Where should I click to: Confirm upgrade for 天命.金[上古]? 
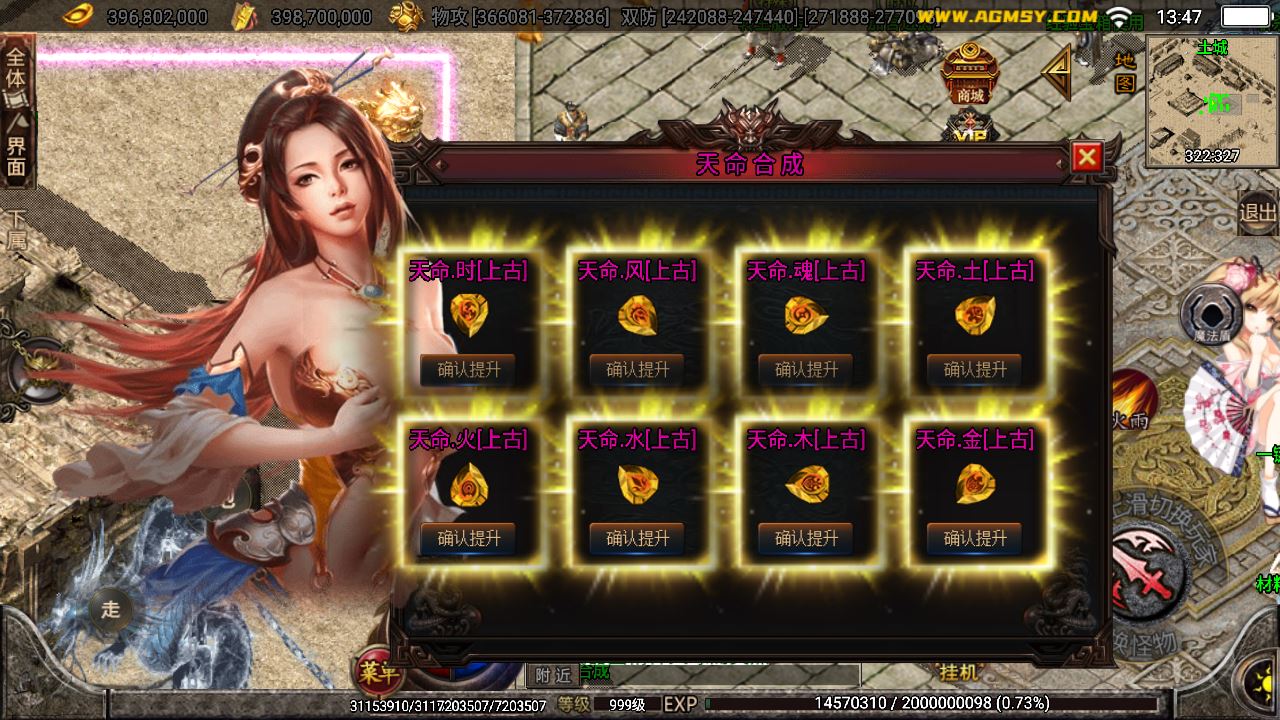click(975, 538)
